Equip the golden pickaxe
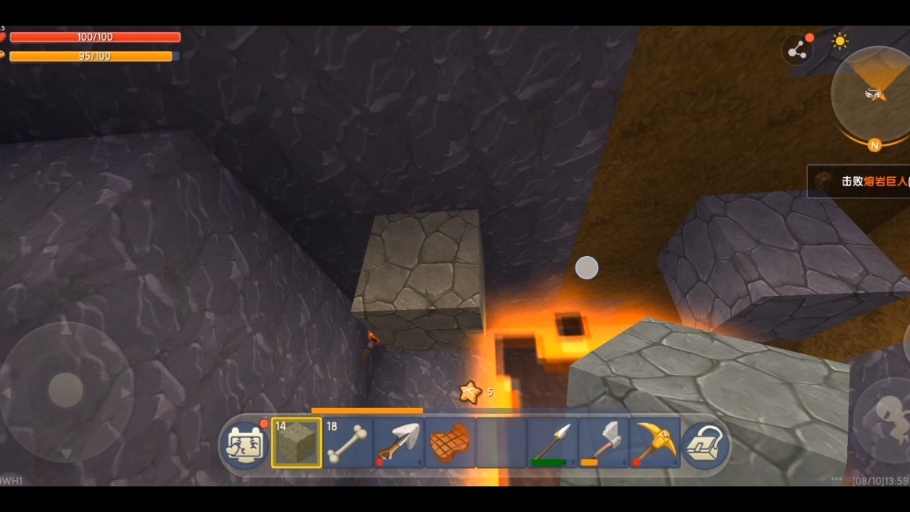This screenshot has height=512, width=910. tap(654, 443)
